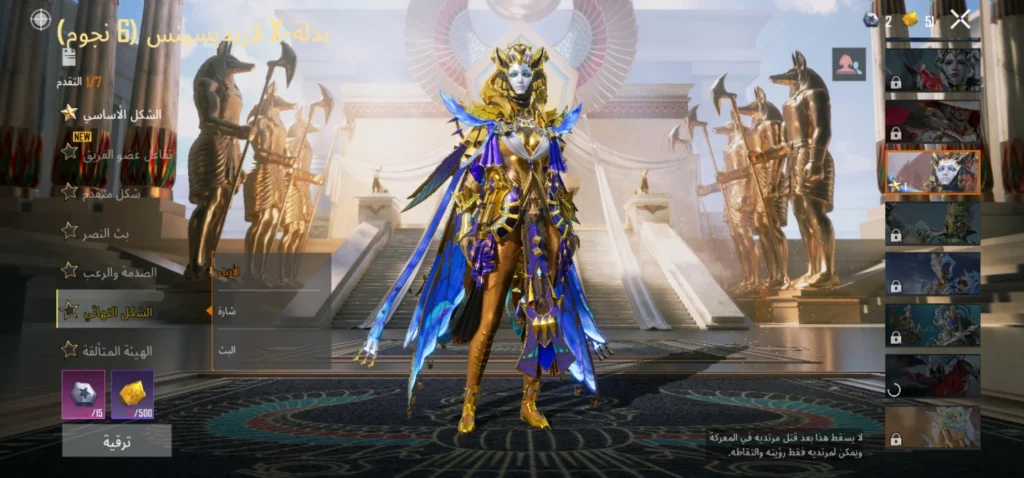
Task: Click the silver gem upgrade material icon
Action: [82, 394]
